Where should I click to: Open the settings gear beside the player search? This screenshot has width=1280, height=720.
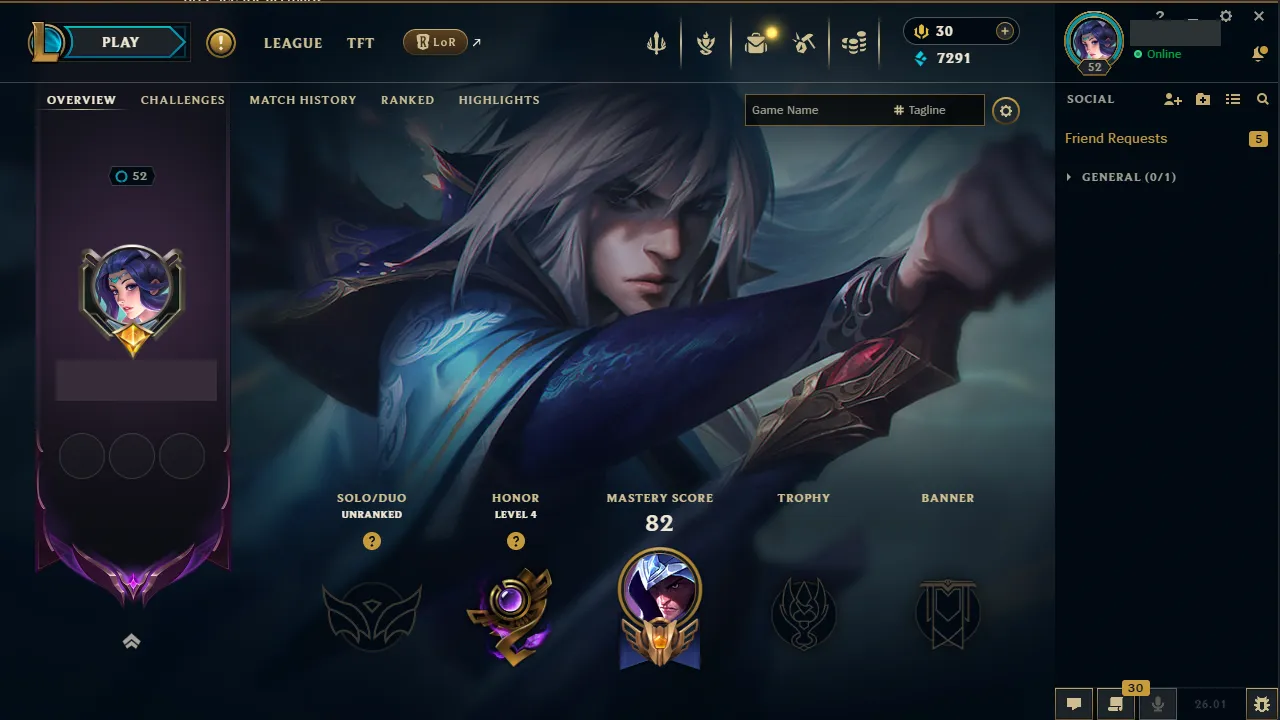click(x=1006, y=110)
